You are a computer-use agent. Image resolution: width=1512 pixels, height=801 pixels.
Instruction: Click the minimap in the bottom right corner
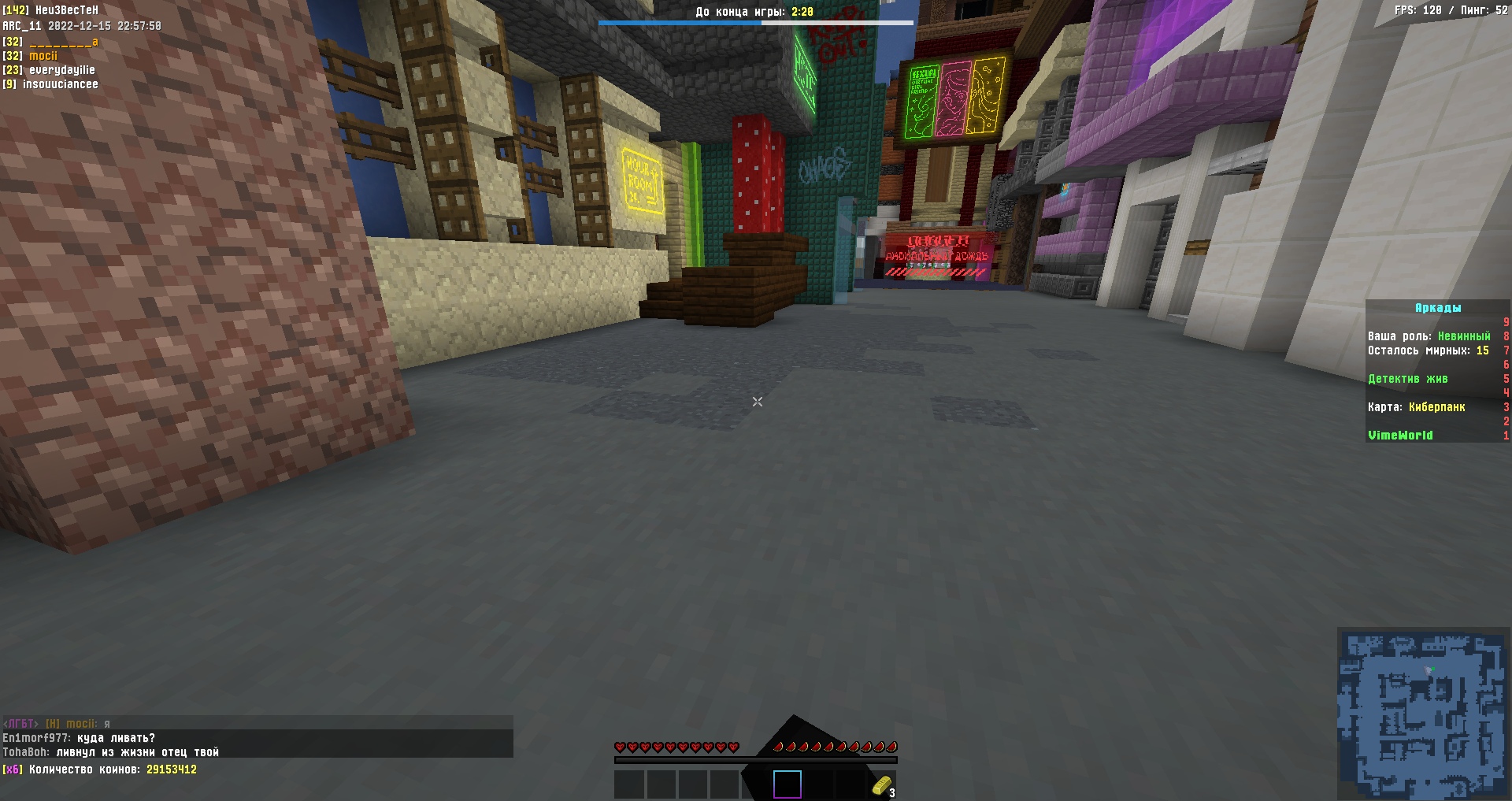click(1424, 709)
